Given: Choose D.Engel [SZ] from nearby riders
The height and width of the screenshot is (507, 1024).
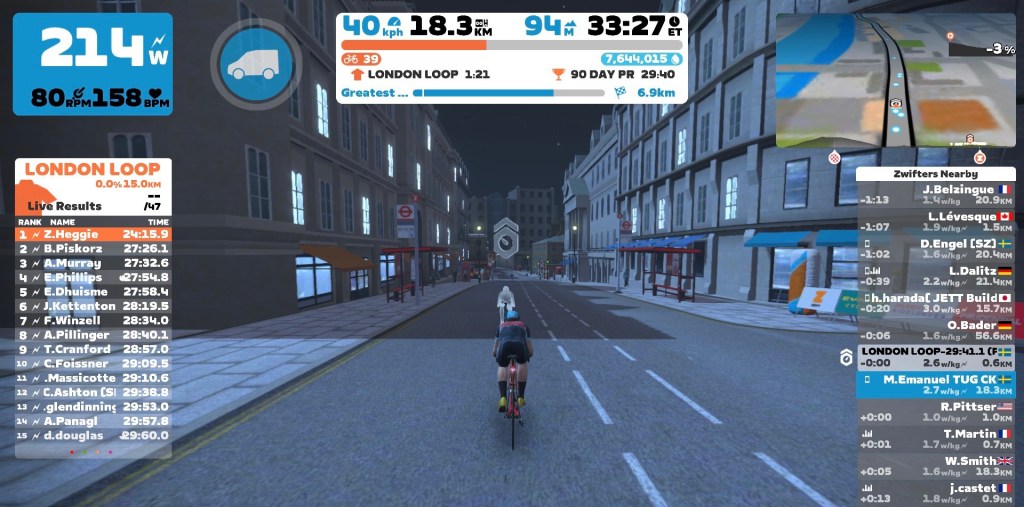Looking at the screenshot, I should 935,249.
